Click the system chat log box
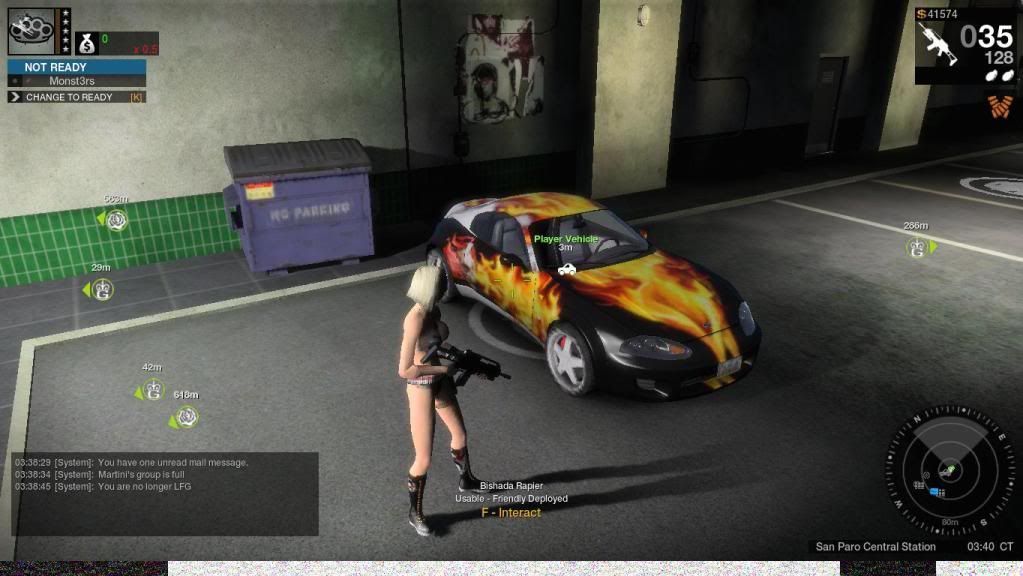 (x=165, y=493)
